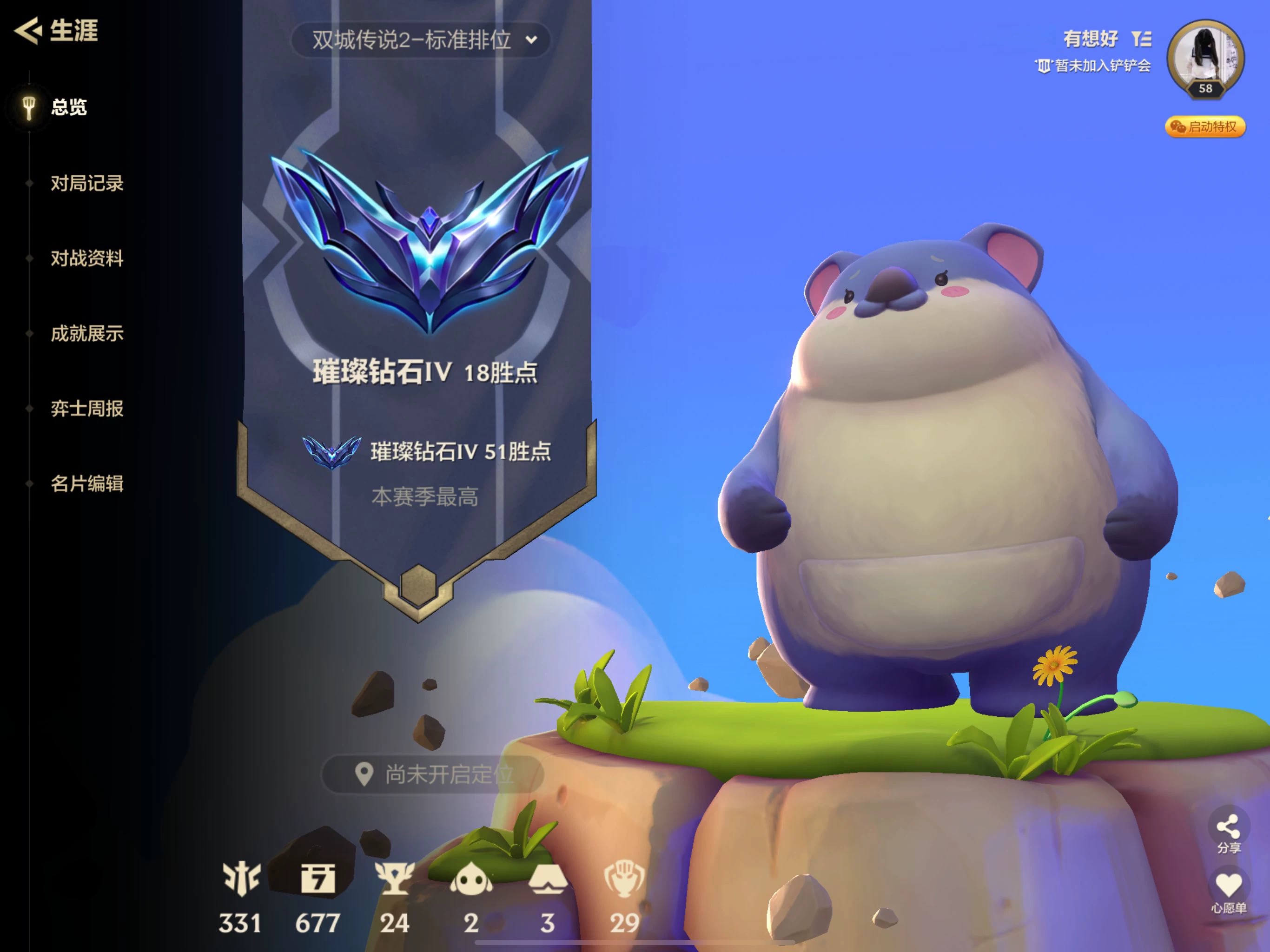Choose the 名片编辑 card editor

click(86, 484)
